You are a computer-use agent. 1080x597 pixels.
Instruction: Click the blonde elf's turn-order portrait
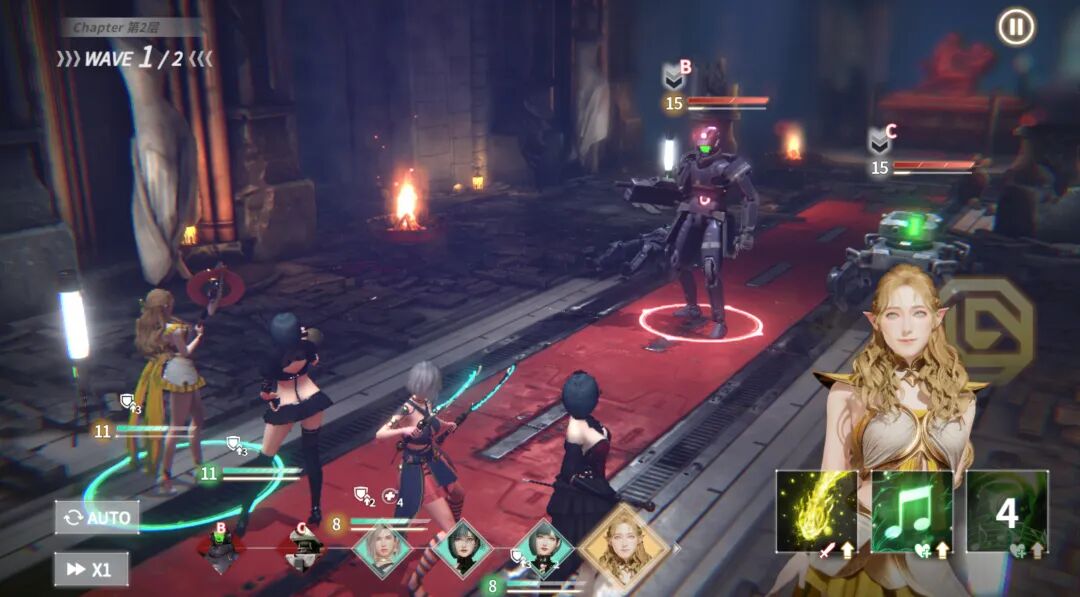click(625, 546)
